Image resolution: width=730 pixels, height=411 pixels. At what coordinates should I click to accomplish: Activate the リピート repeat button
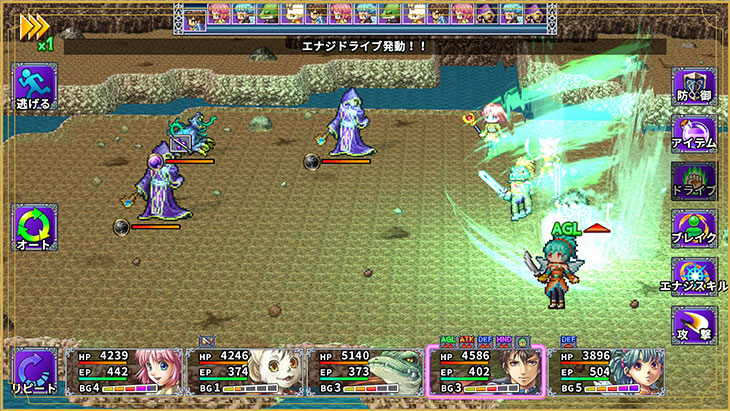(x=35, y=369)
